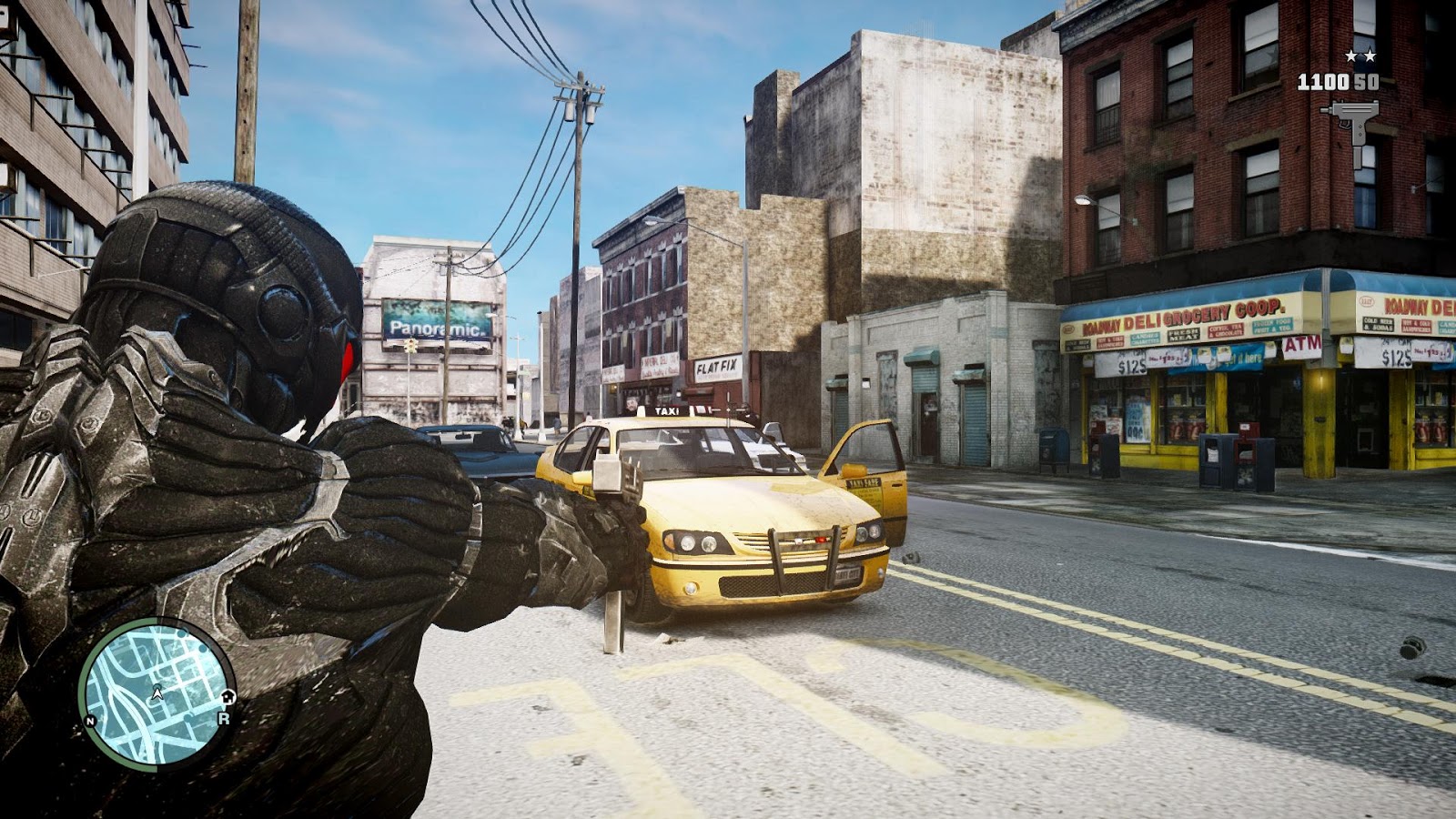The height and width of the screenshot is (819, 1456).
Task: Click the safehouse marker on the minimap
Action: coord(227,697)
